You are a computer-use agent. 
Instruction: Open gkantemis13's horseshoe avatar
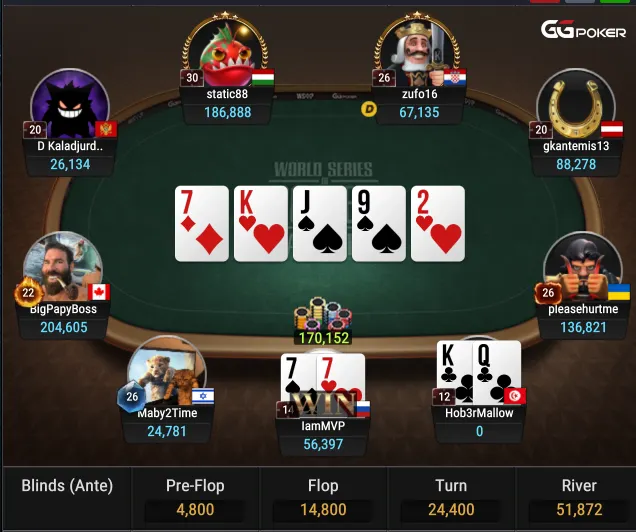pyautogui.click(x=575, y=108)
